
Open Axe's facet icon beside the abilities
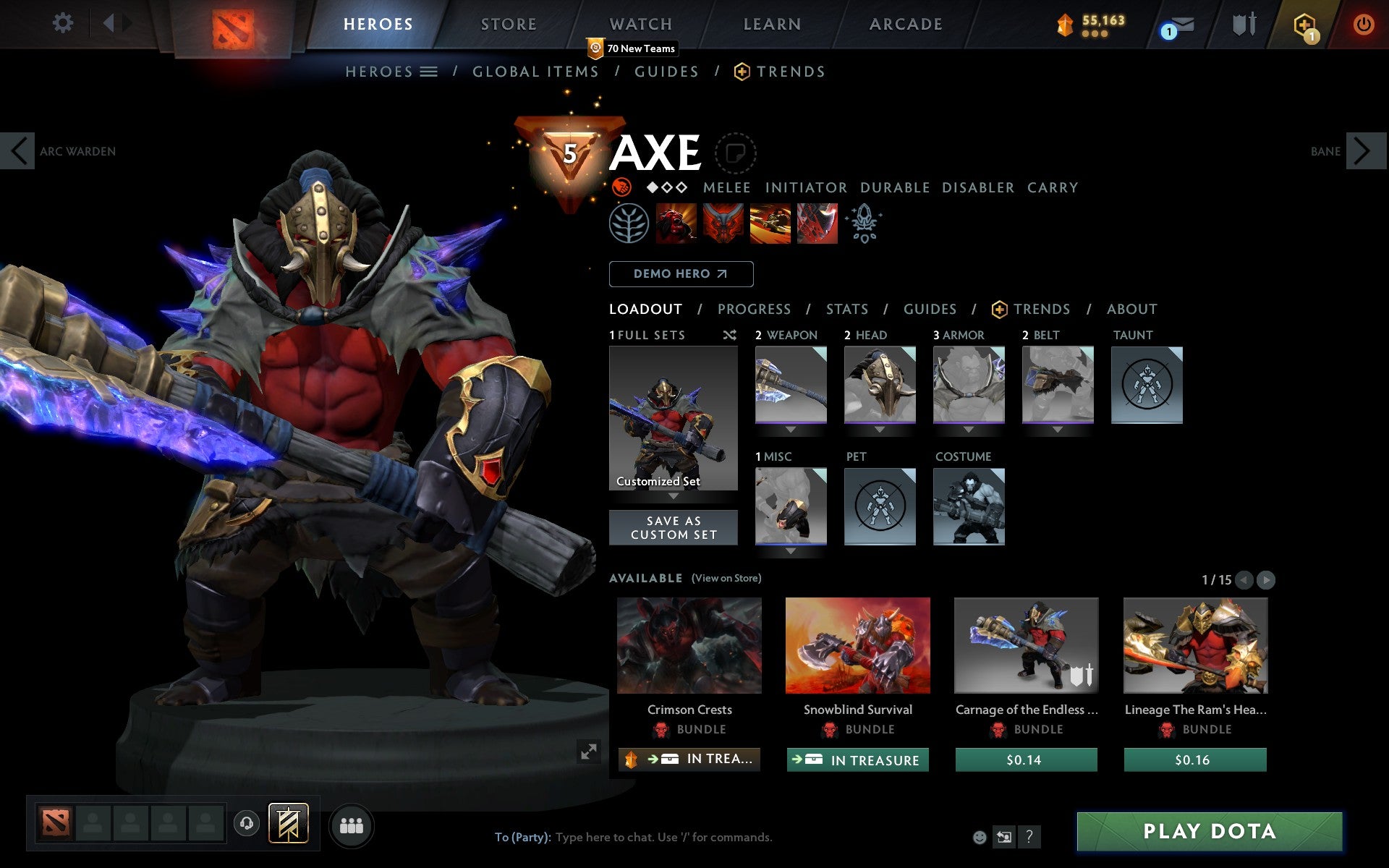[x=630, y=224]
